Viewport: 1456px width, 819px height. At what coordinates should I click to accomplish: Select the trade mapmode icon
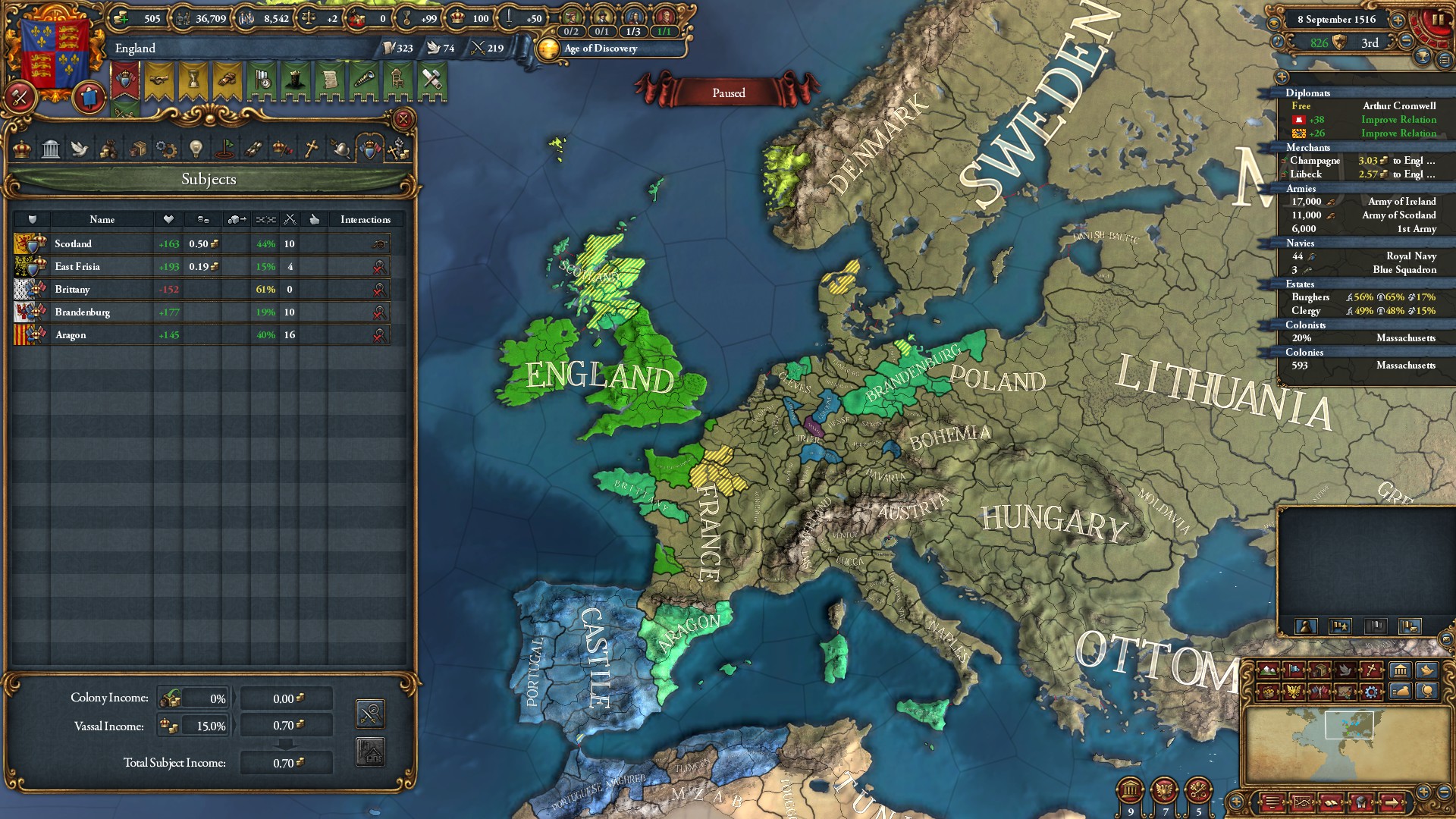[x=1320, y=670]
